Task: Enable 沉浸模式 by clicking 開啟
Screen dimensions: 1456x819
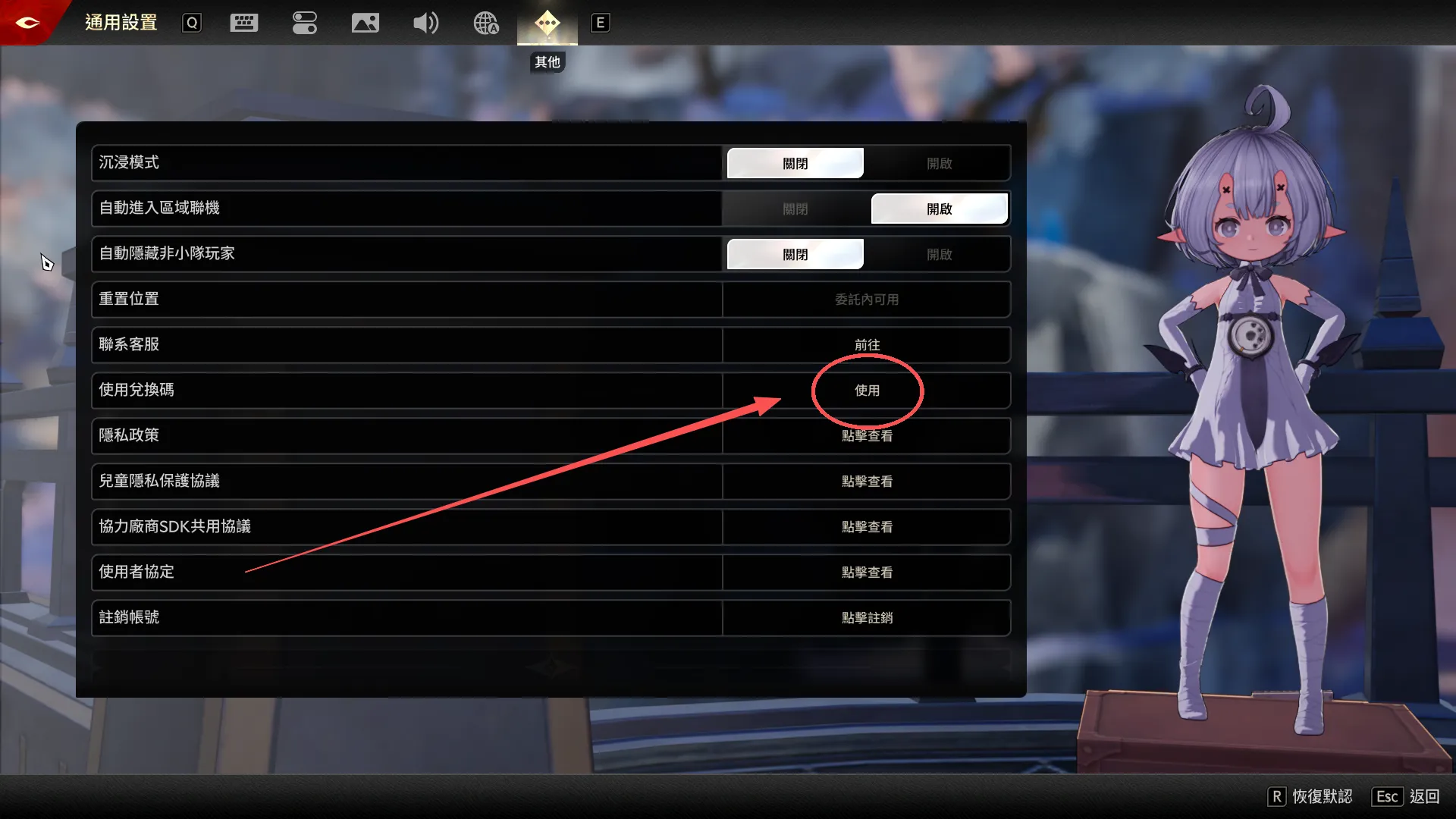Action: 940,162
